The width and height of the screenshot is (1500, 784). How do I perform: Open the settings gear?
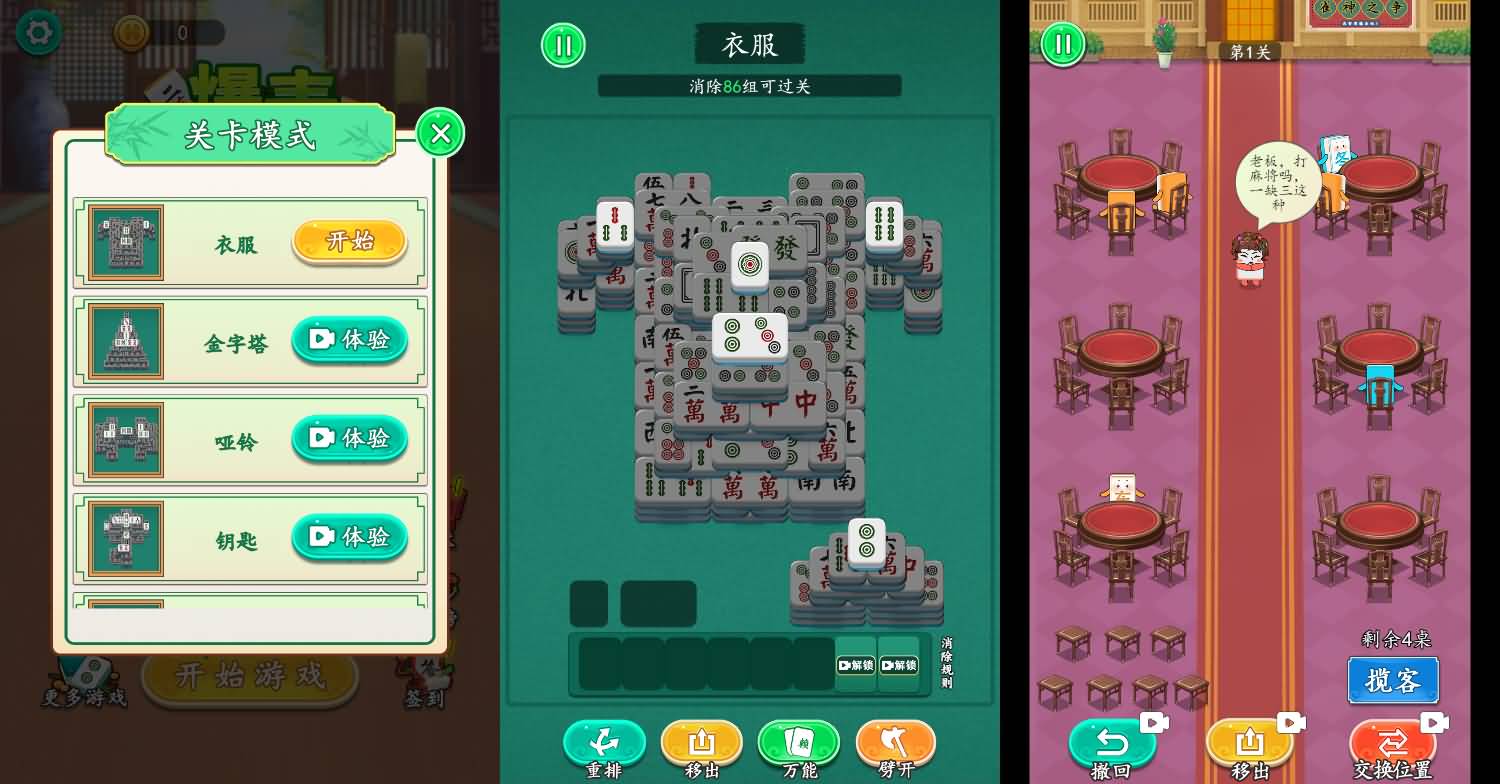(37, 32)
